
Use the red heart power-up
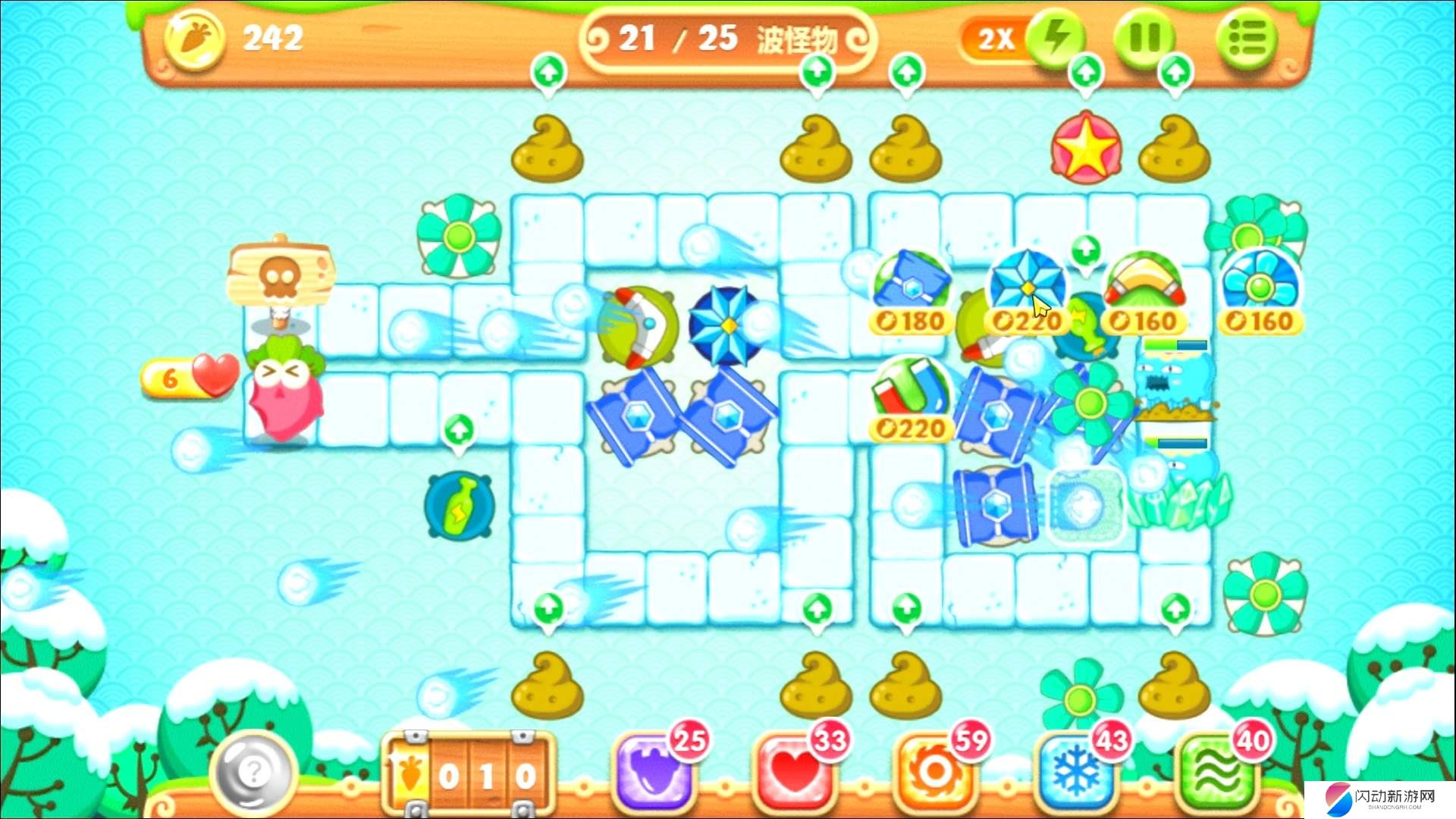pyautogui.click(x=794, y=772)
